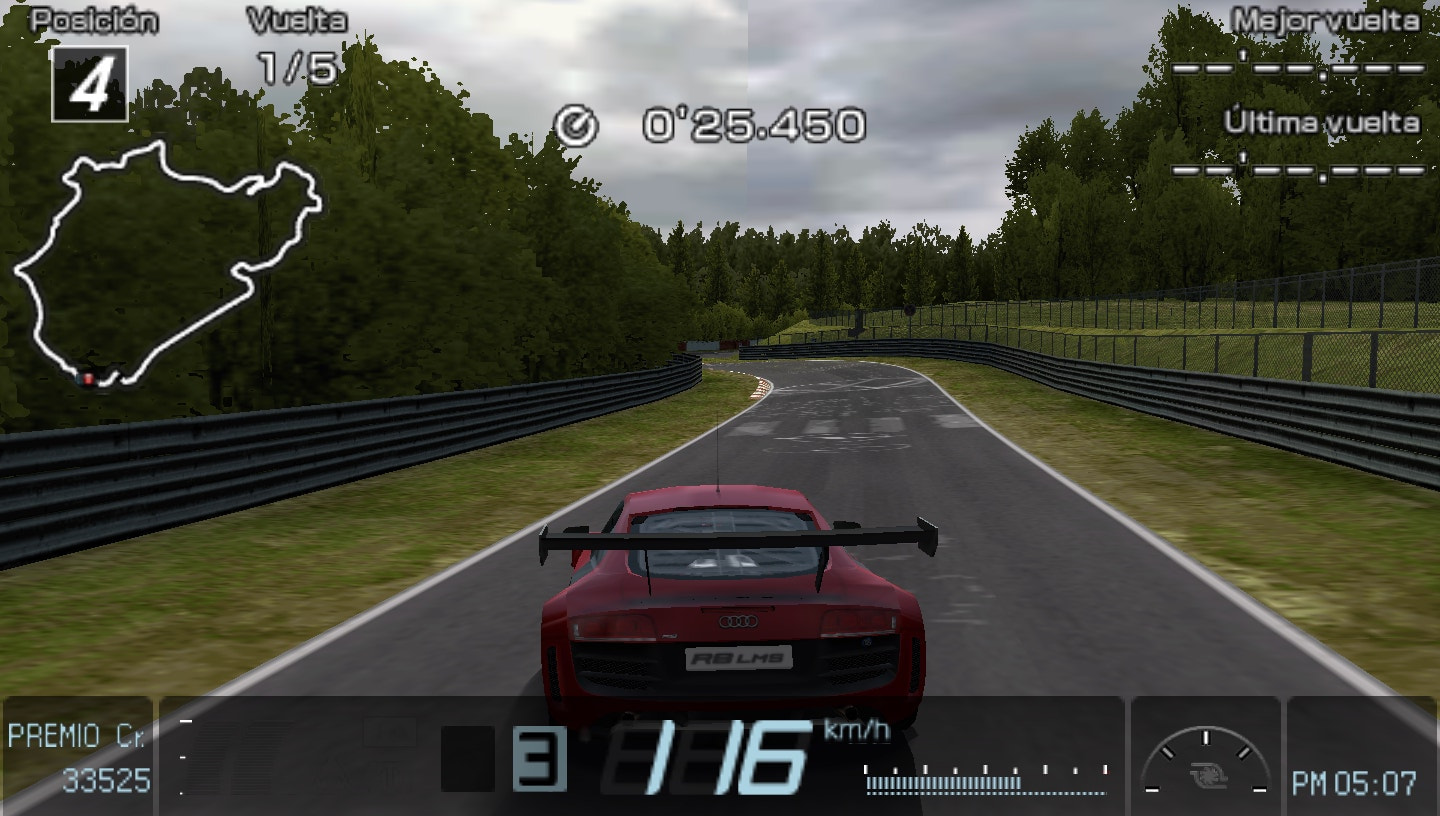Open the Posición header label
This screenshot has width=1440, height=816.
(x=91, y=16)
